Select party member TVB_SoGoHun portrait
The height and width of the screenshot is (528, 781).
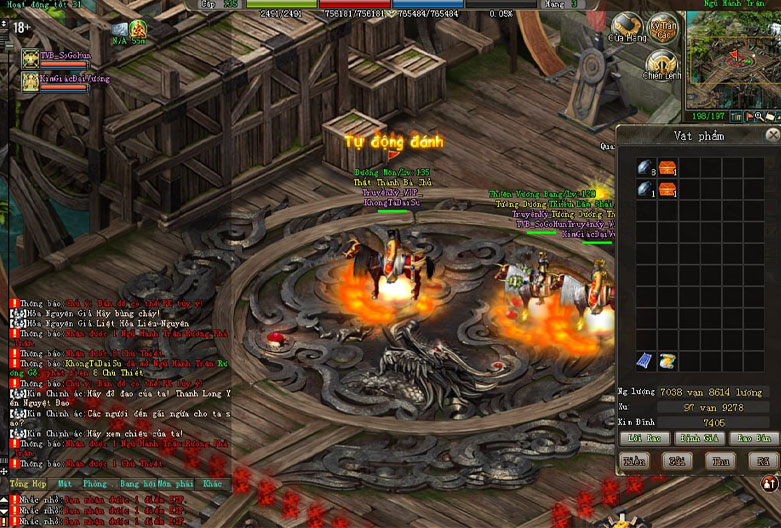(x=28, y=57)
